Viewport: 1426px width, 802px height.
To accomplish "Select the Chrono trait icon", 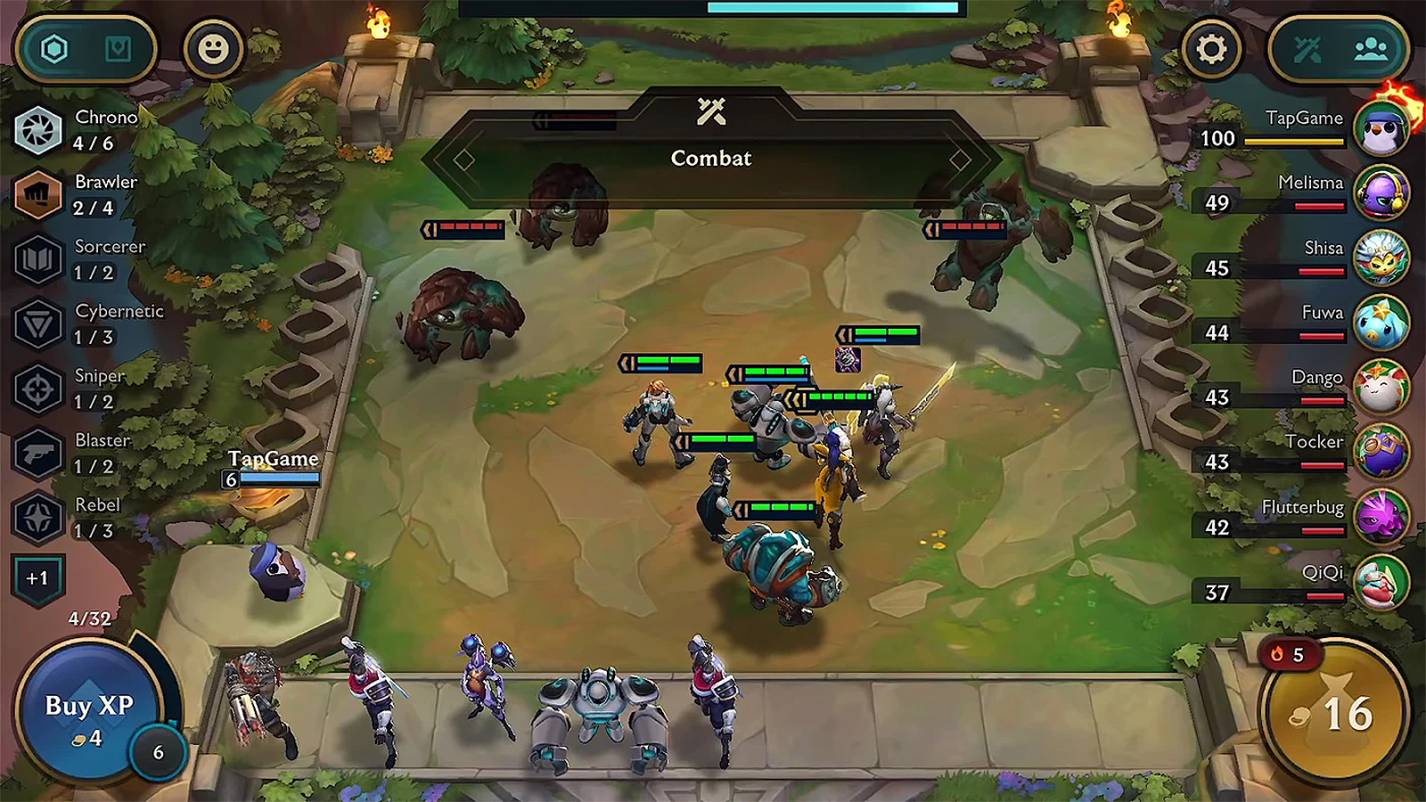I will pos(38,130).
